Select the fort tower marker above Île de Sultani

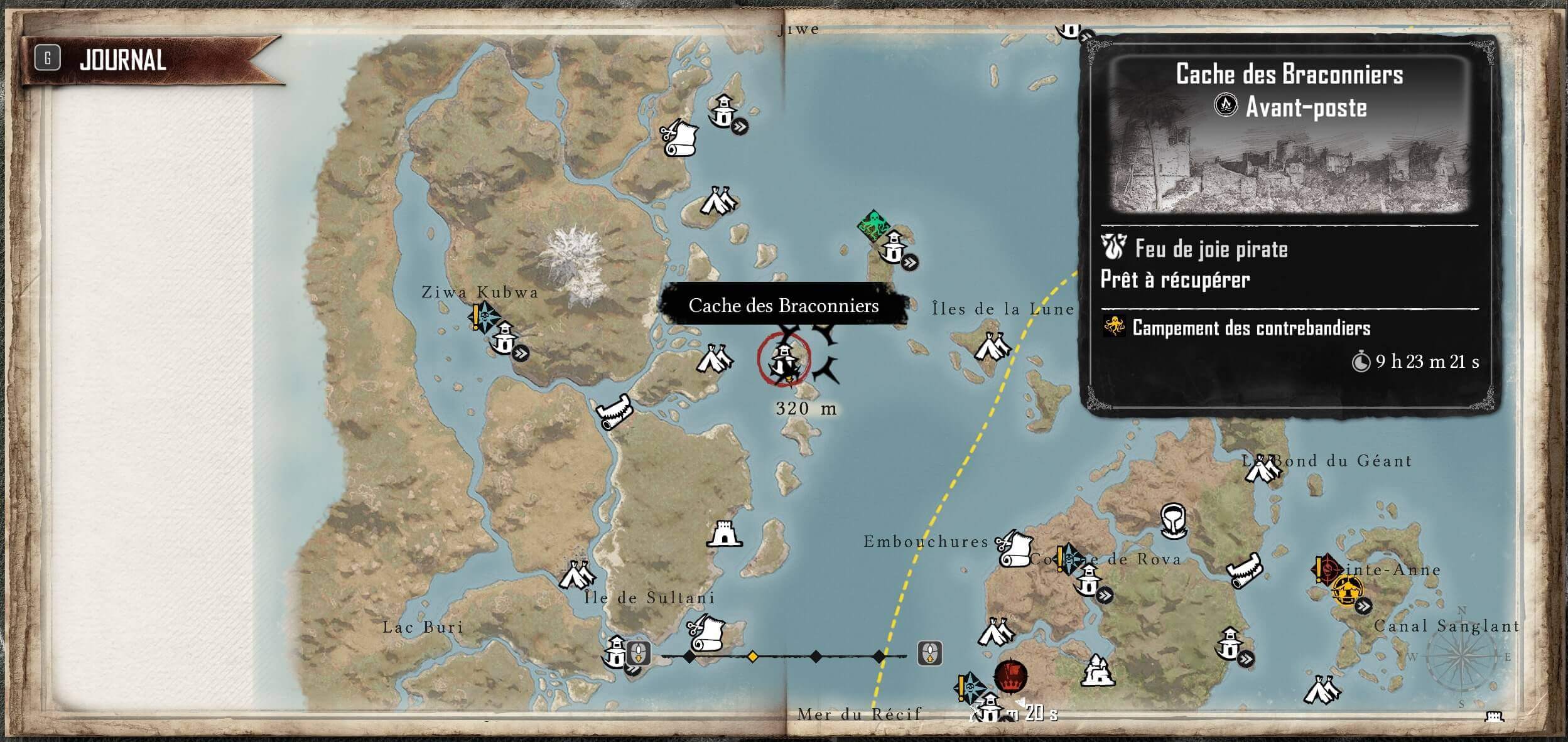click(725, 535)
